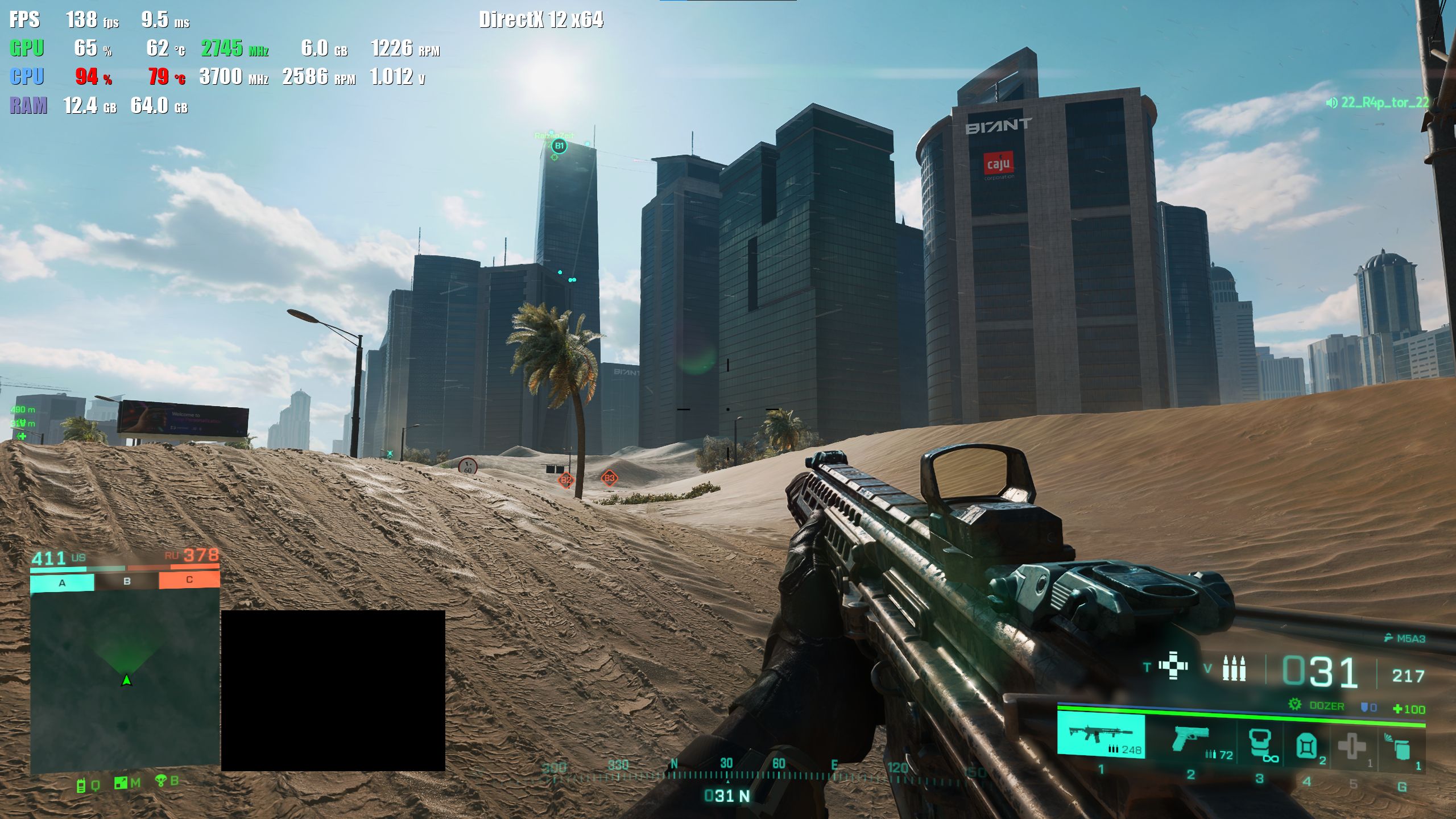This screenshot has height=819, width=1456.
Task: Expand the map with the enlarge icon
Action: (121, 783)
